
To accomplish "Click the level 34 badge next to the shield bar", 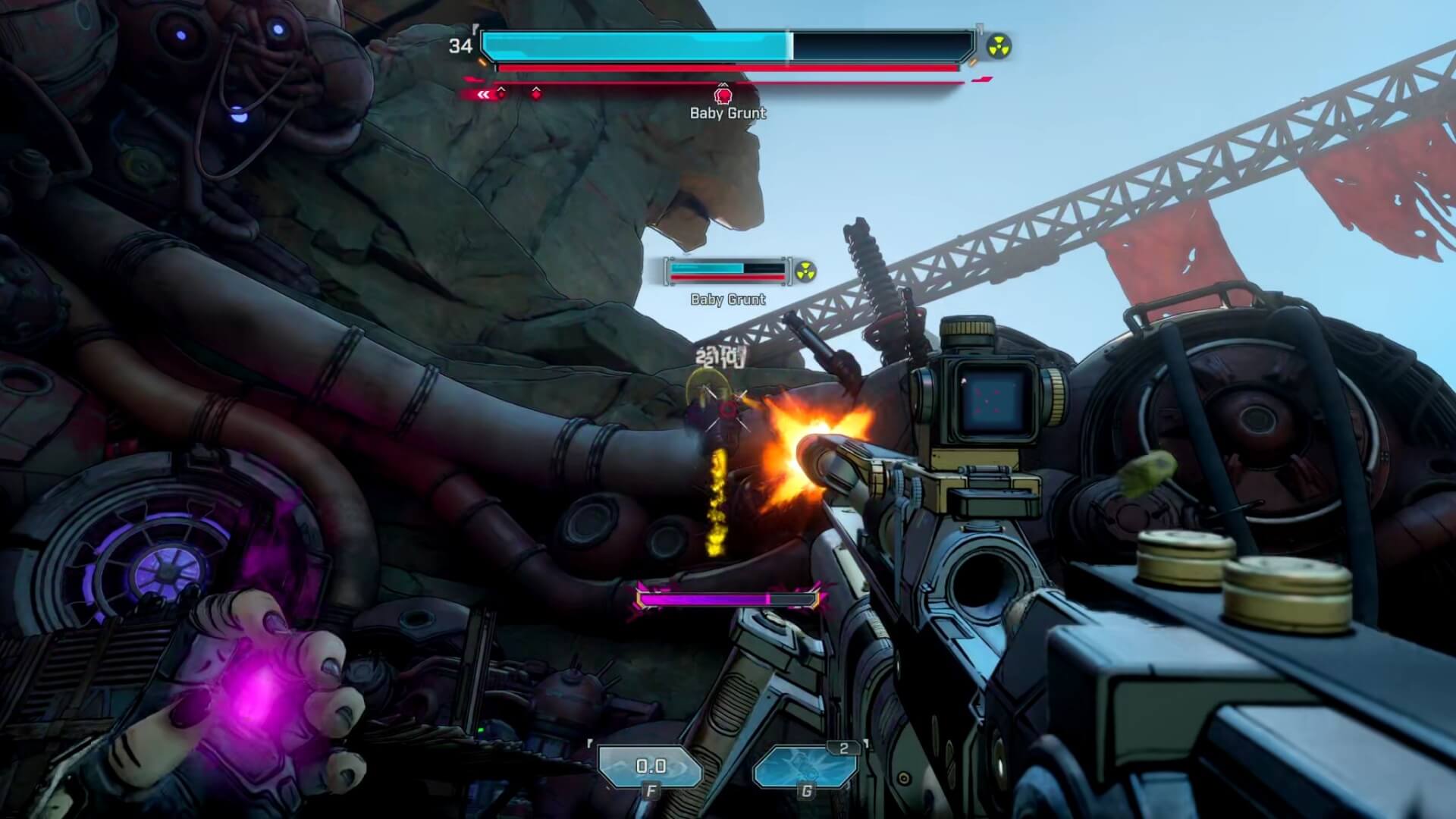I will click(460, 44).
